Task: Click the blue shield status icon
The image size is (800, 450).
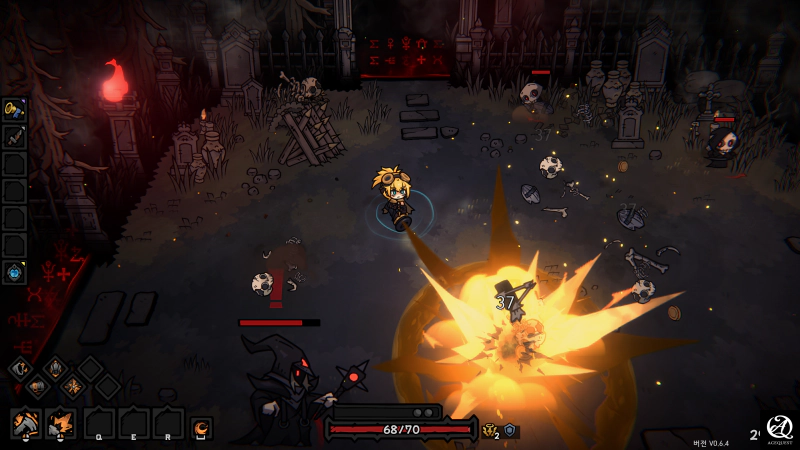Action: click(510, 430)
